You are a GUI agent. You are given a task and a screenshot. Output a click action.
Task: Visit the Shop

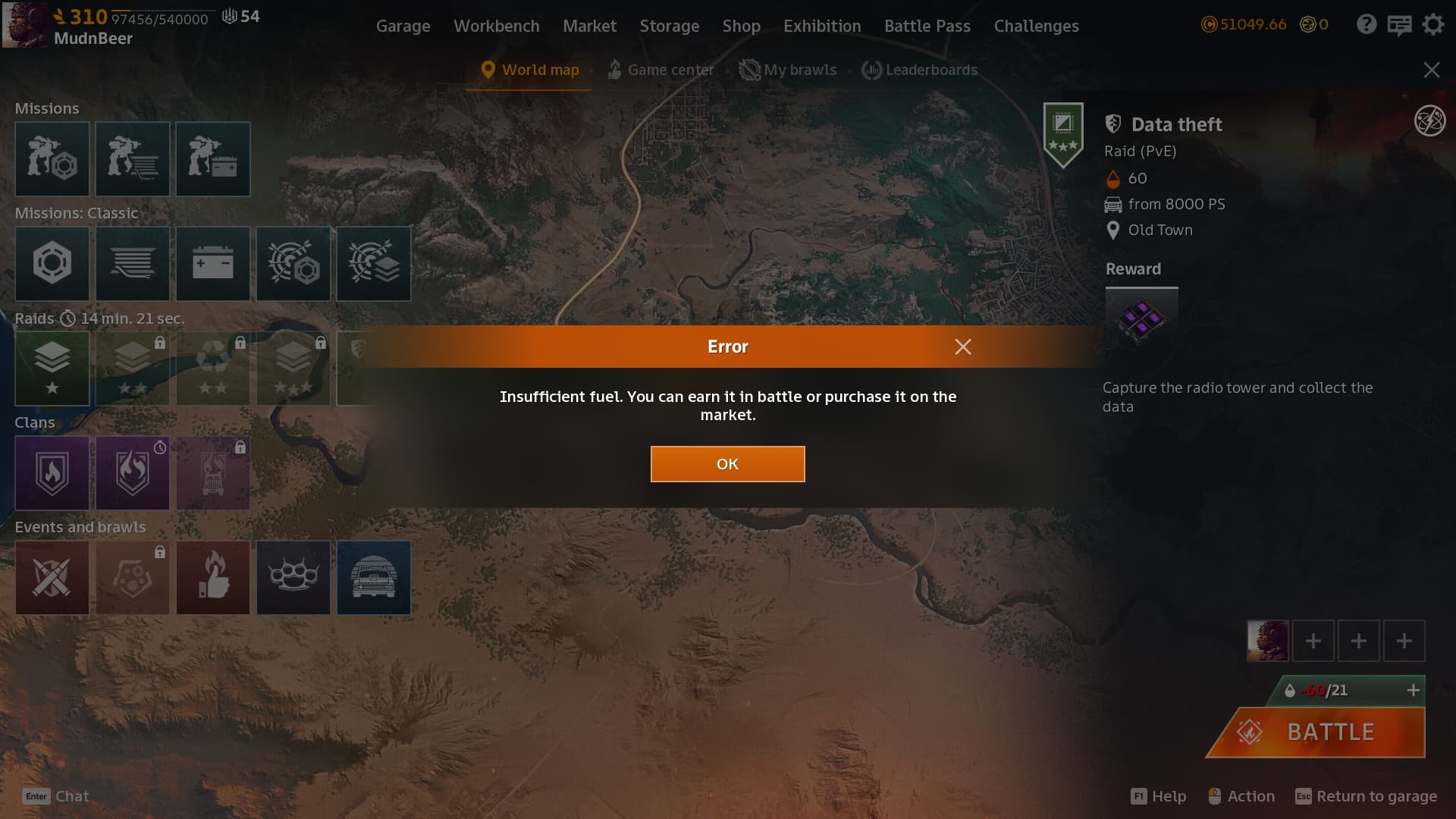(x=741, y=26)
